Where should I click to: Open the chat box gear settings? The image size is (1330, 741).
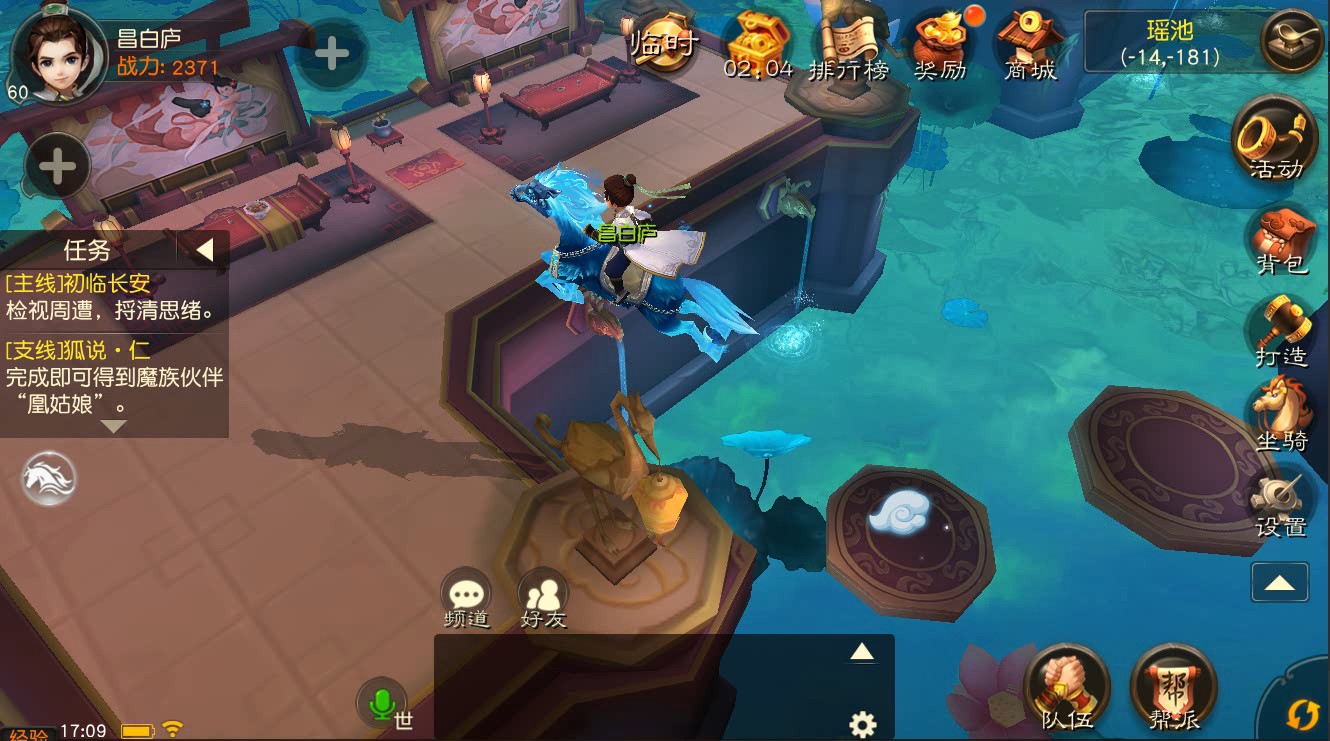(862, 724)
